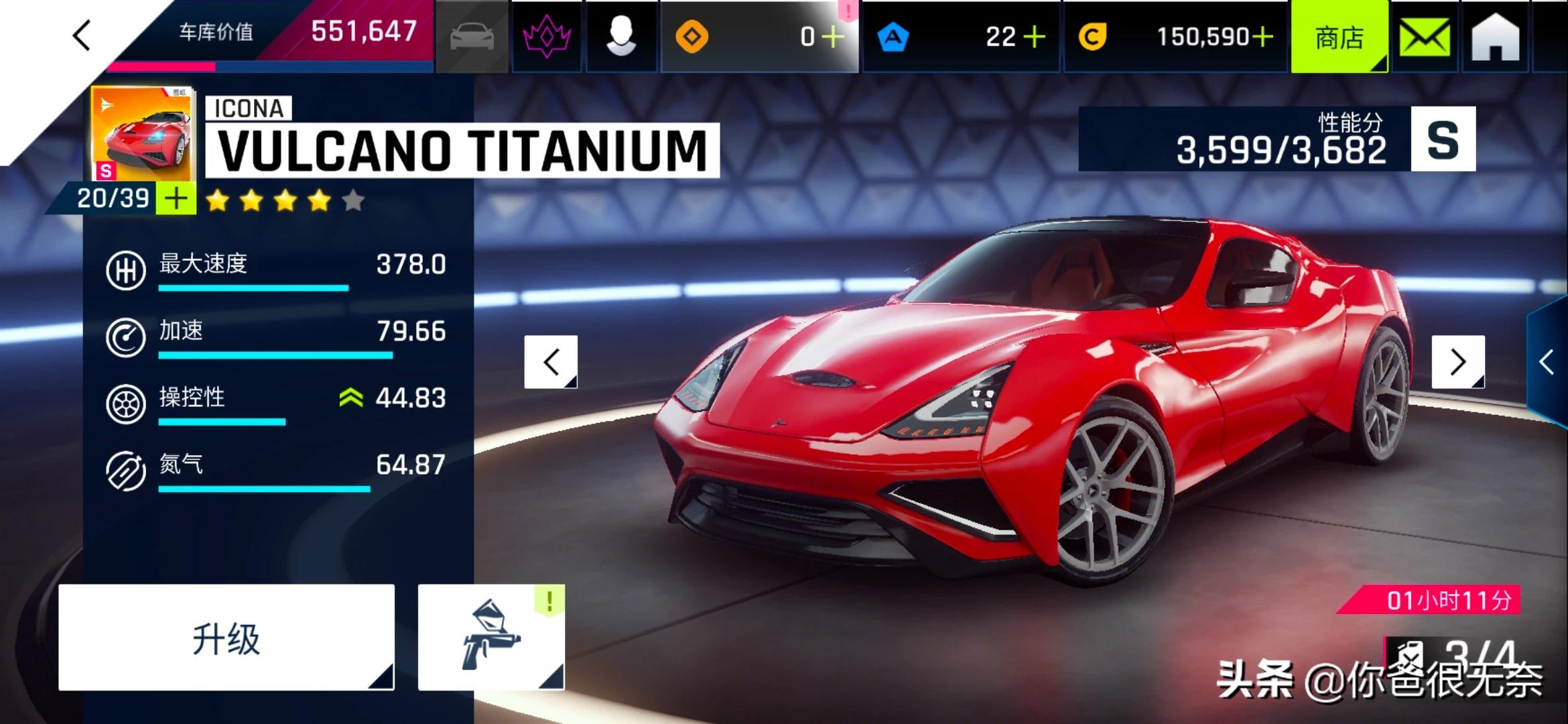Open the player profile icon

[621, 36]
